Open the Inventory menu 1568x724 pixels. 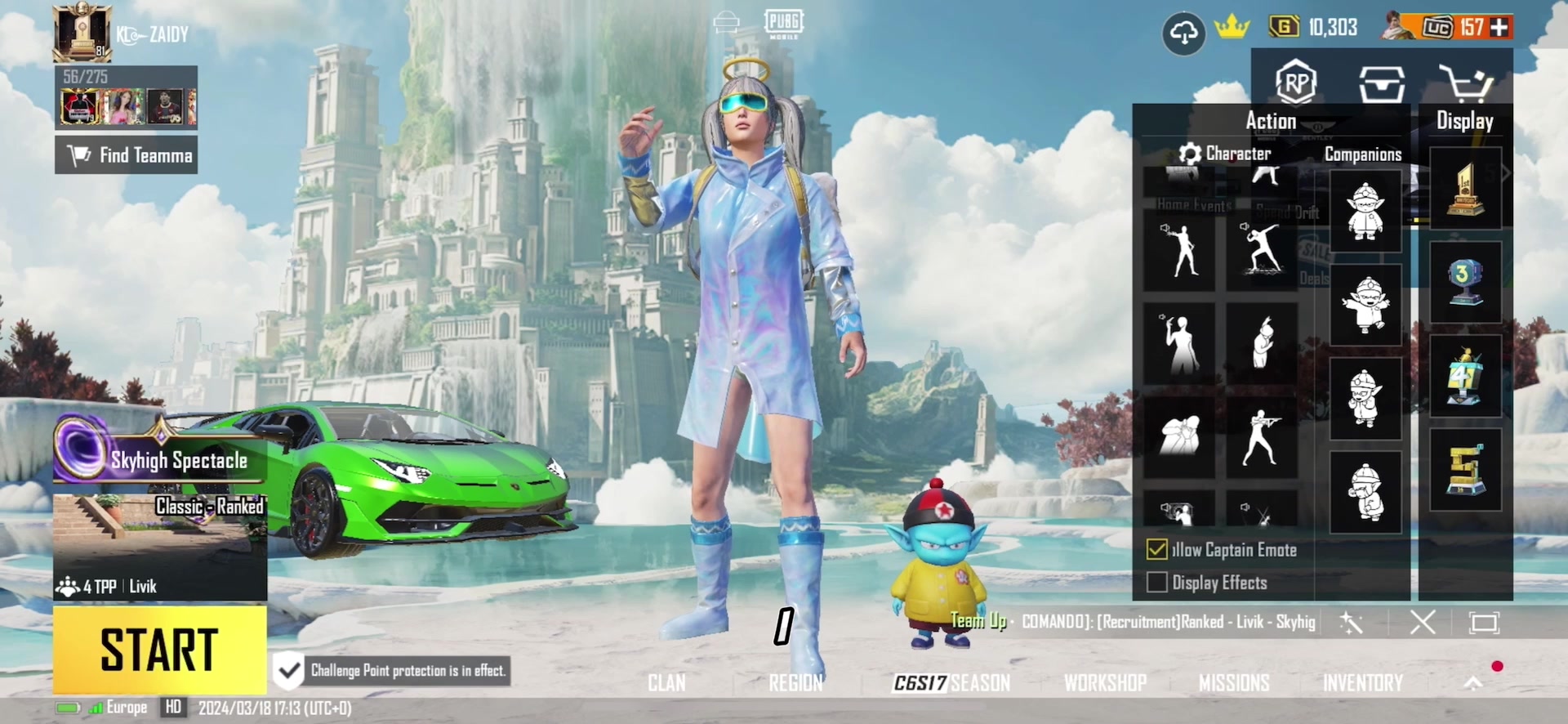click(1362, 683)
